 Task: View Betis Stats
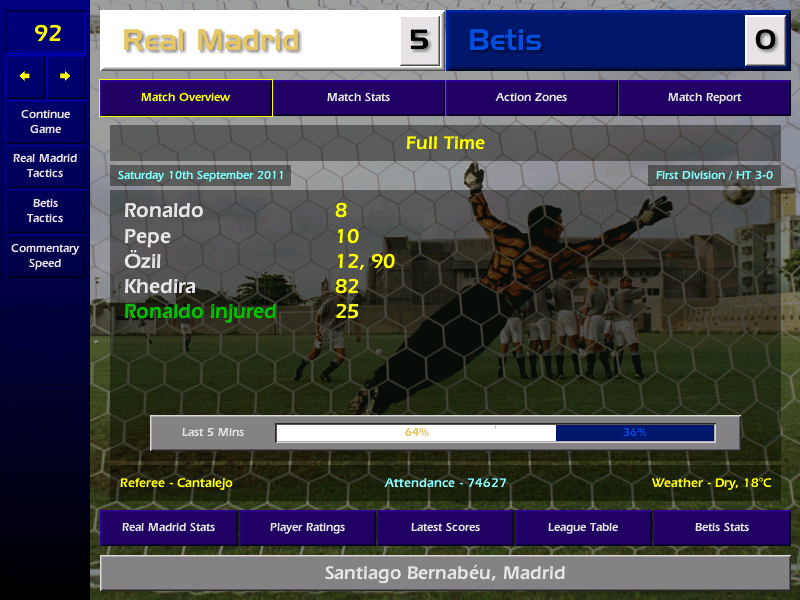pos(721,528)
